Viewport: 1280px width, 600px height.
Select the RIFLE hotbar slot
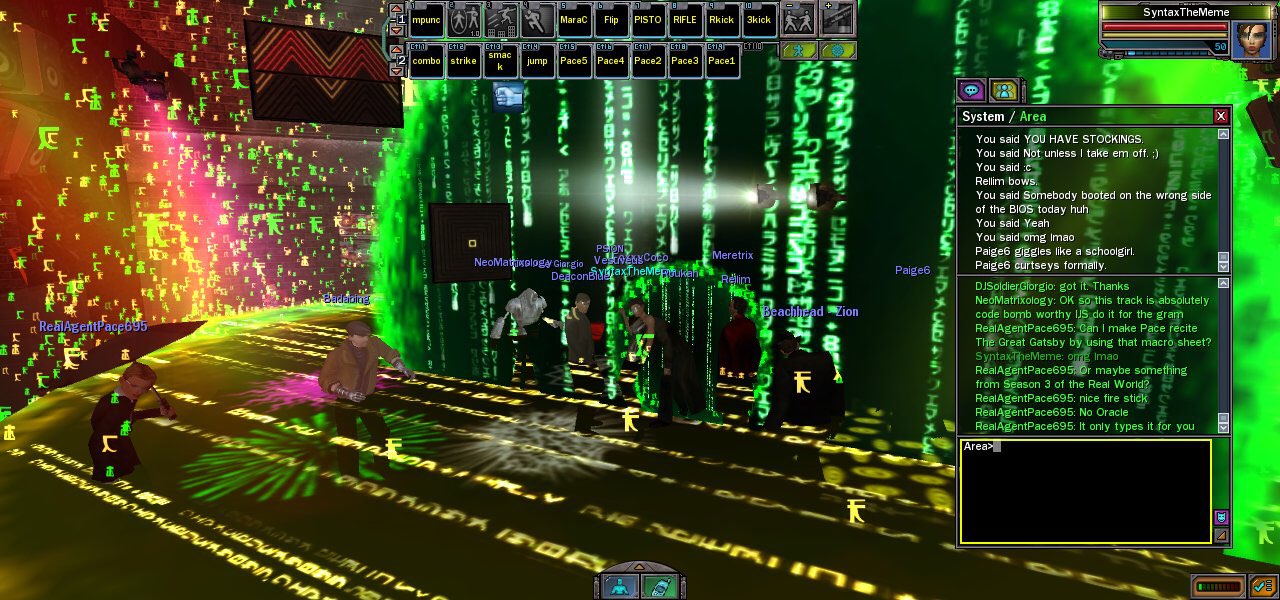click(x=685, y=20)
